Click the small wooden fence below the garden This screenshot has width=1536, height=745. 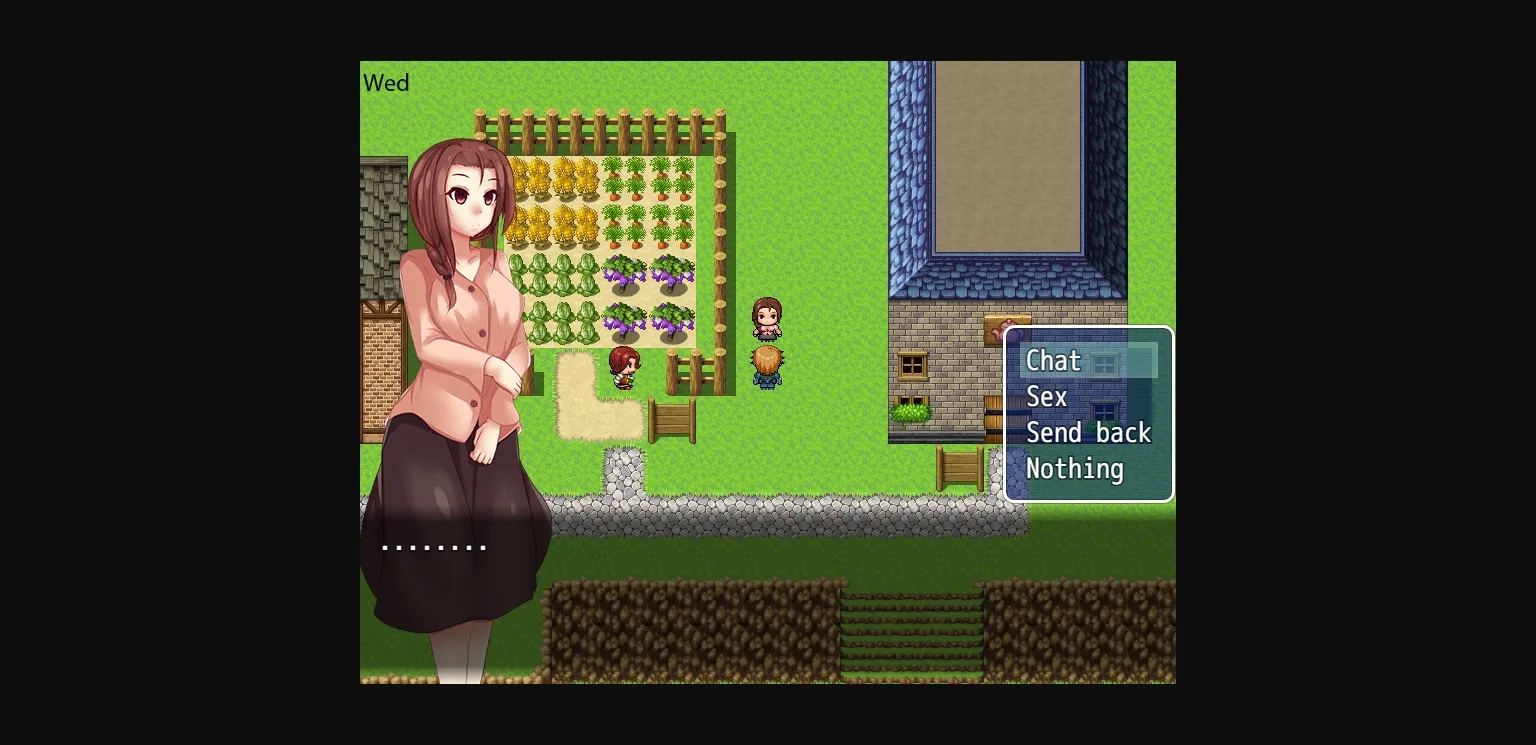[x=670, y=420]
